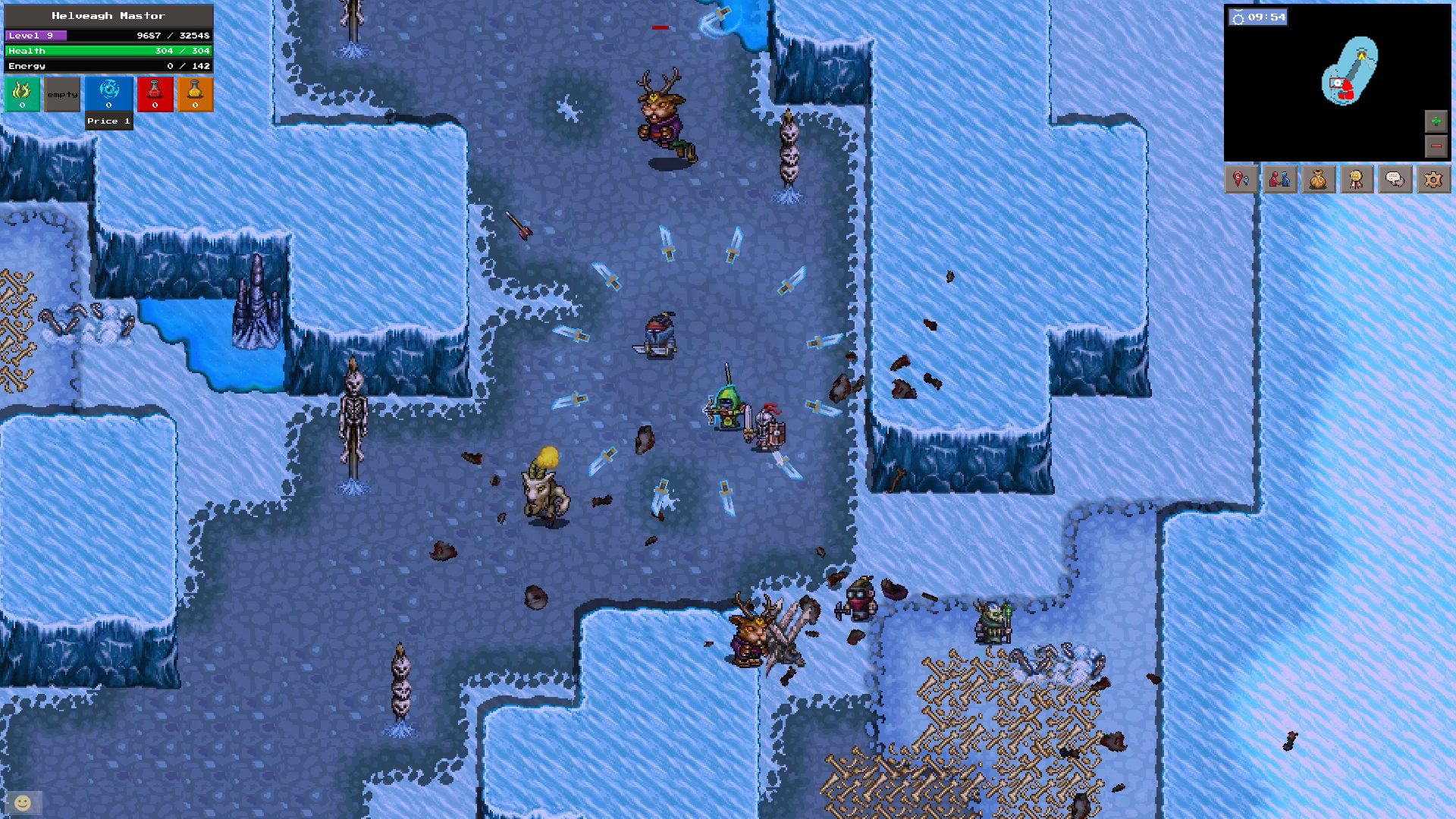The height and width of the screenshot is (819, 1456).
Task: Use the red potion consumable slot
Action: (x=155, y=94)
